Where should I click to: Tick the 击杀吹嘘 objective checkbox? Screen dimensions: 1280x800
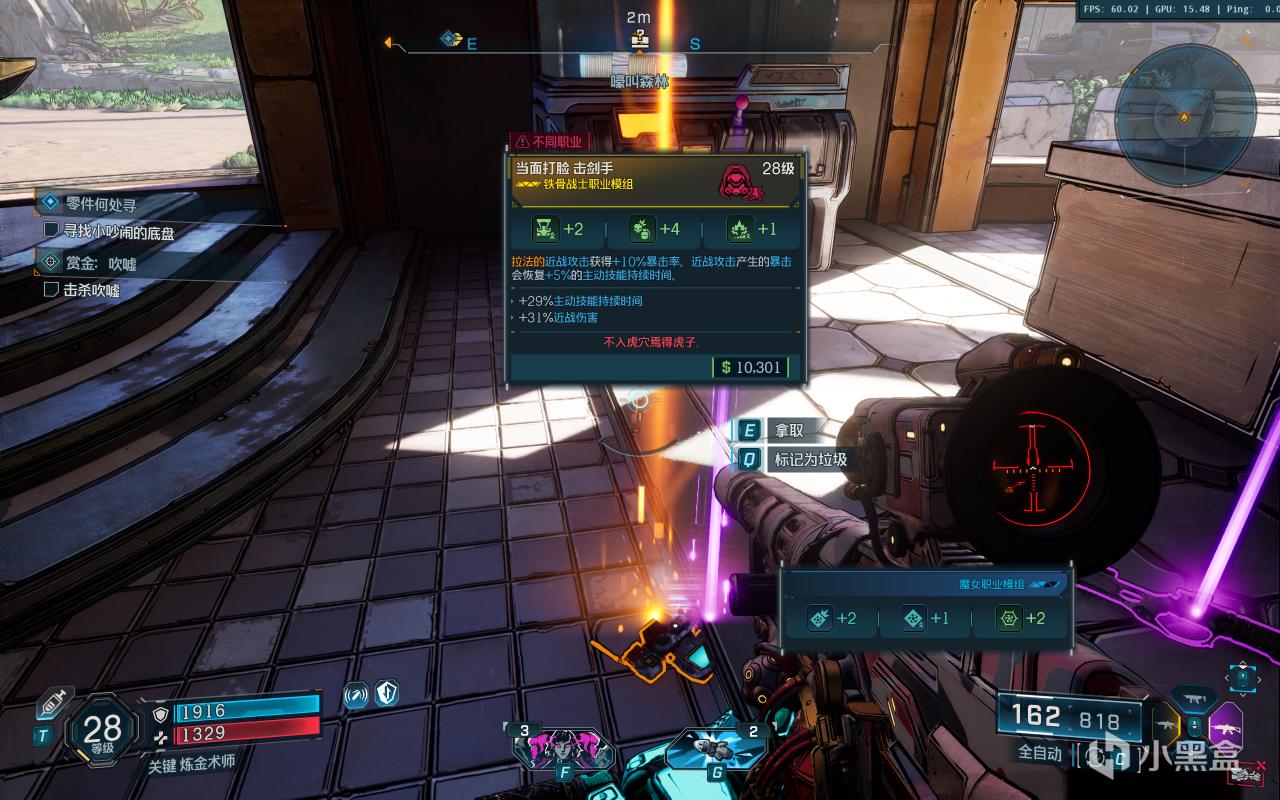point(52,290)
